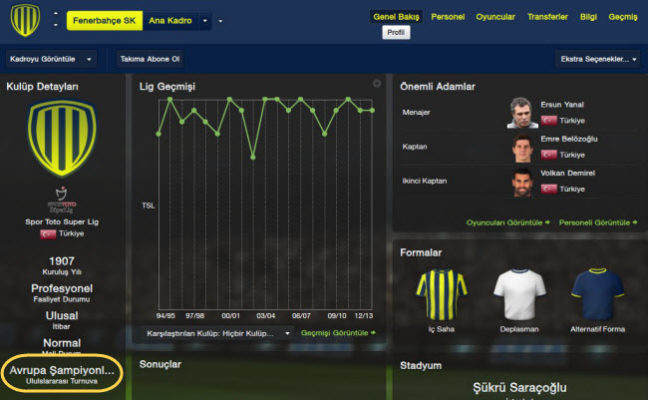This screenshot has width=648, height=400.
Task: Open the Genel Bakış tab
Action: coord(397,17)
